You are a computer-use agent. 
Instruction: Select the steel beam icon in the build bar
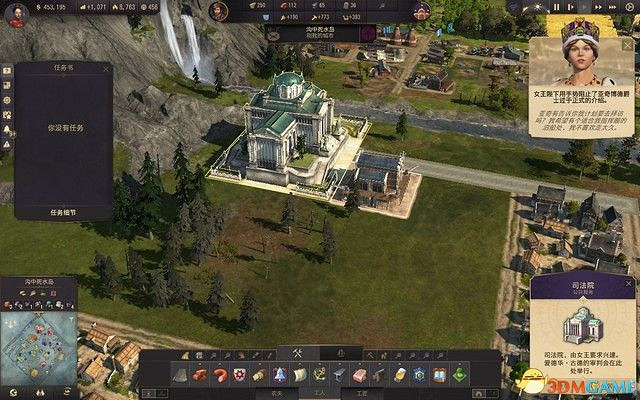click(x=342, y=374)
